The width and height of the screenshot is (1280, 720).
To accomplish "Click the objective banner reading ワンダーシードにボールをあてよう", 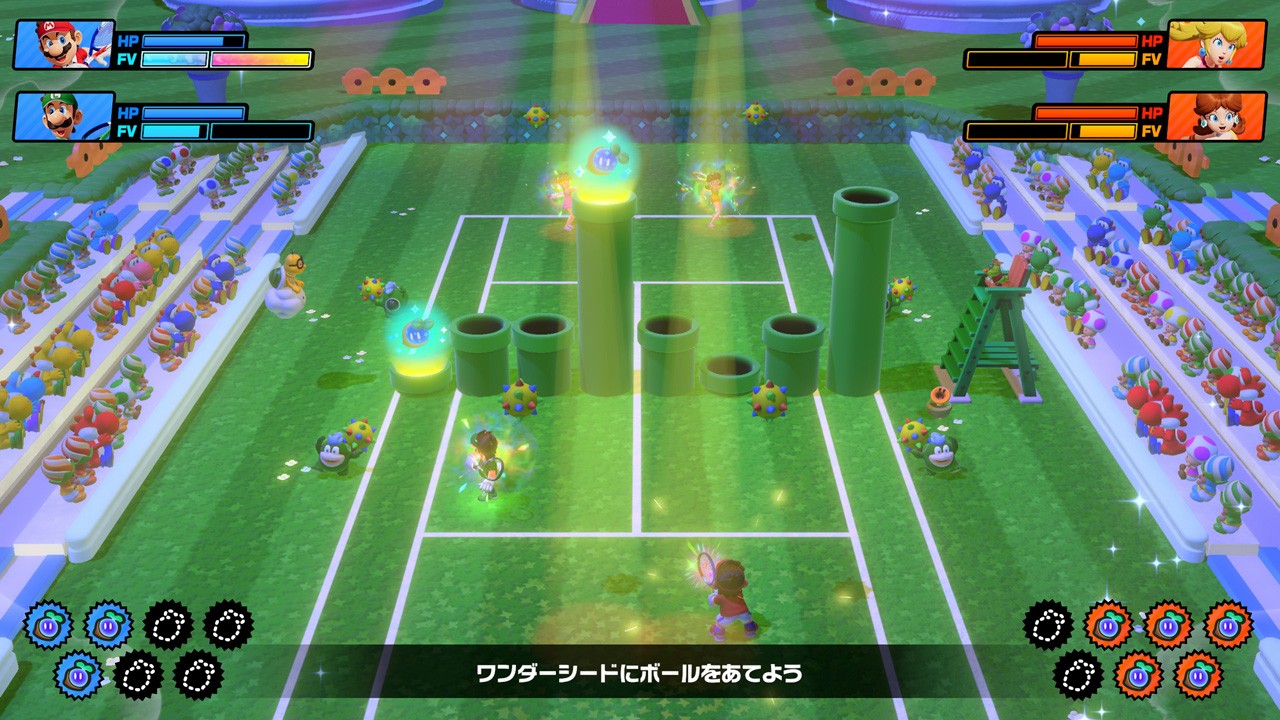I will tap(640, 671).
